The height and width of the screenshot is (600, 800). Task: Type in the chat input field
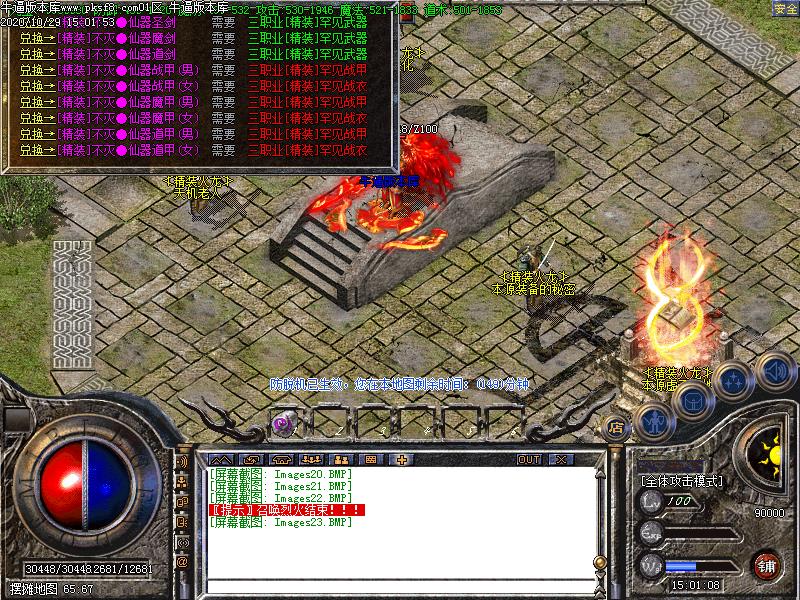tap(400, 586)
